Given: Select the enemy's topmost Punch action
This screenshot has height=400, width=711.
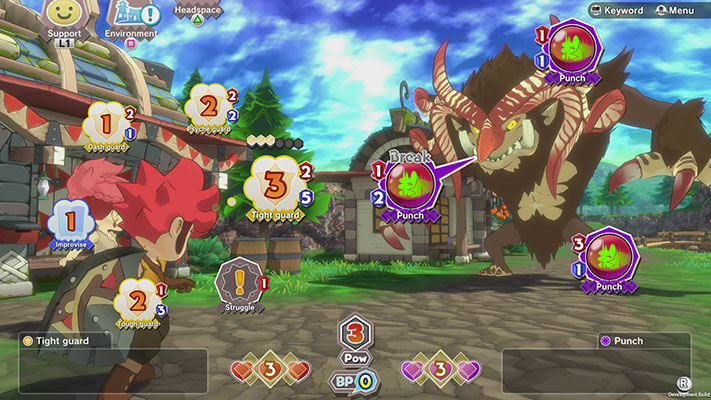Looking at the screenshot, I should 571,46.
